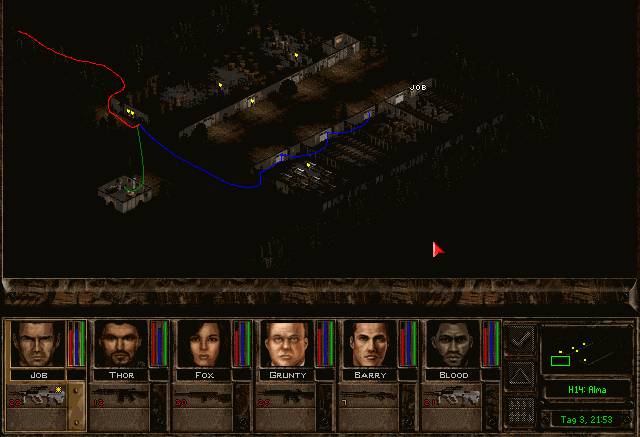Click Blood's equipped gun slot

(453, 397)
